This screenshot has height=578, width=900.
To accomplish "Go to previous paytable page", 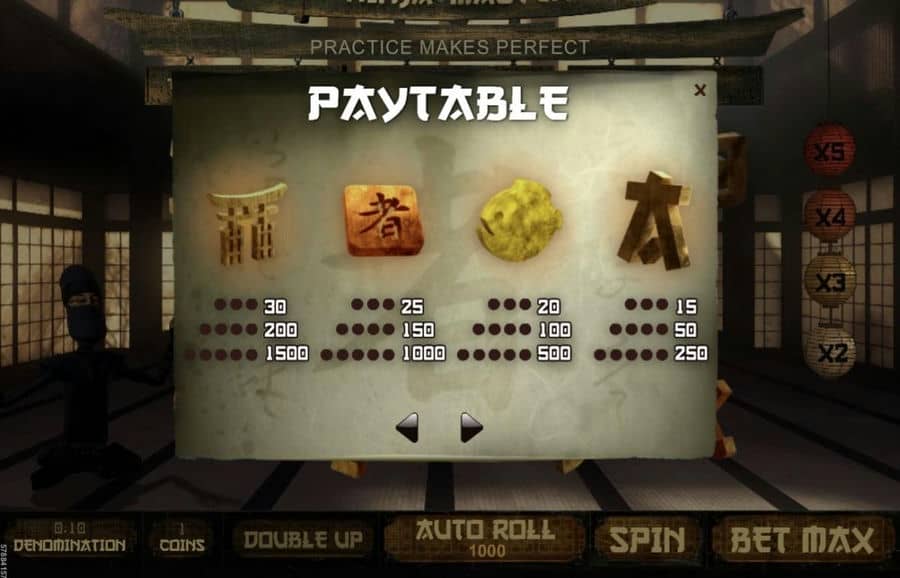I will (x=407, y=428).
